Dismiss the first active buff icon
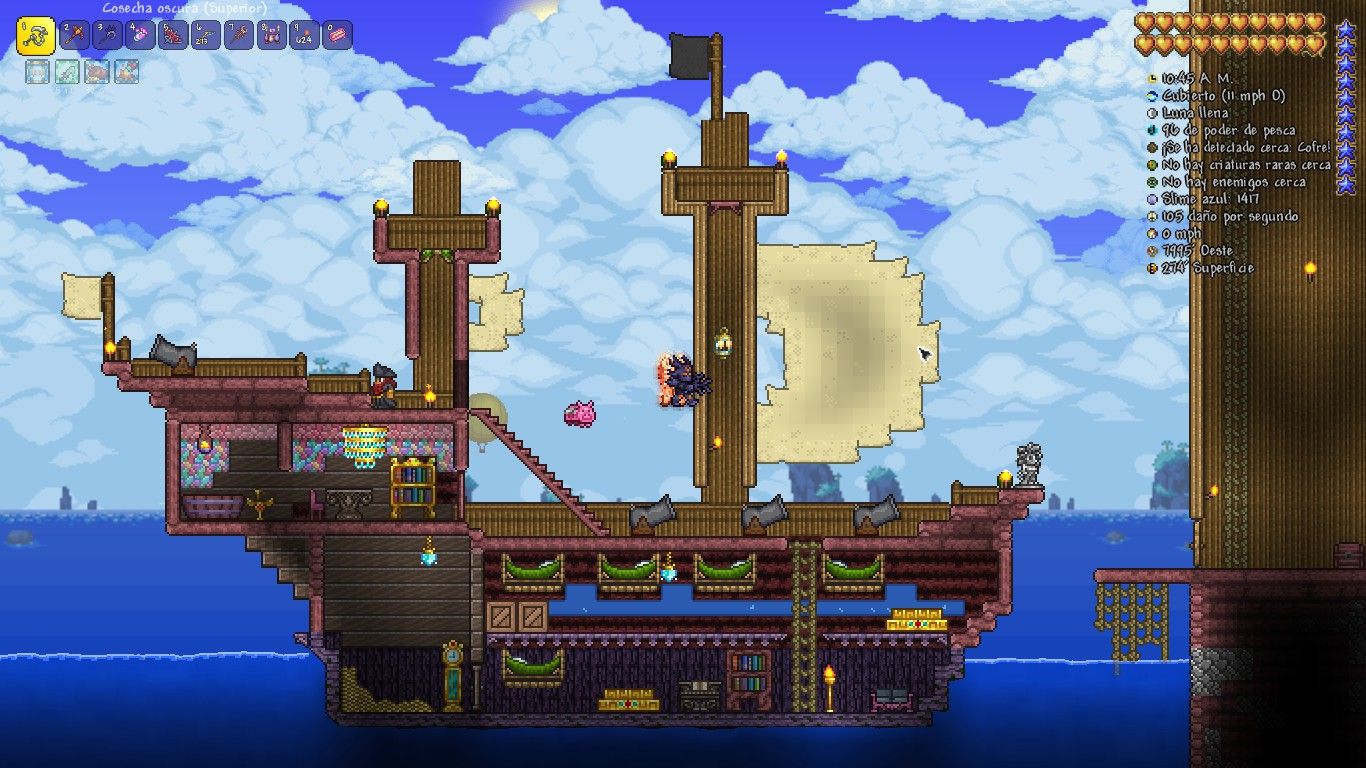1366x768 pixels. point(36,71)
